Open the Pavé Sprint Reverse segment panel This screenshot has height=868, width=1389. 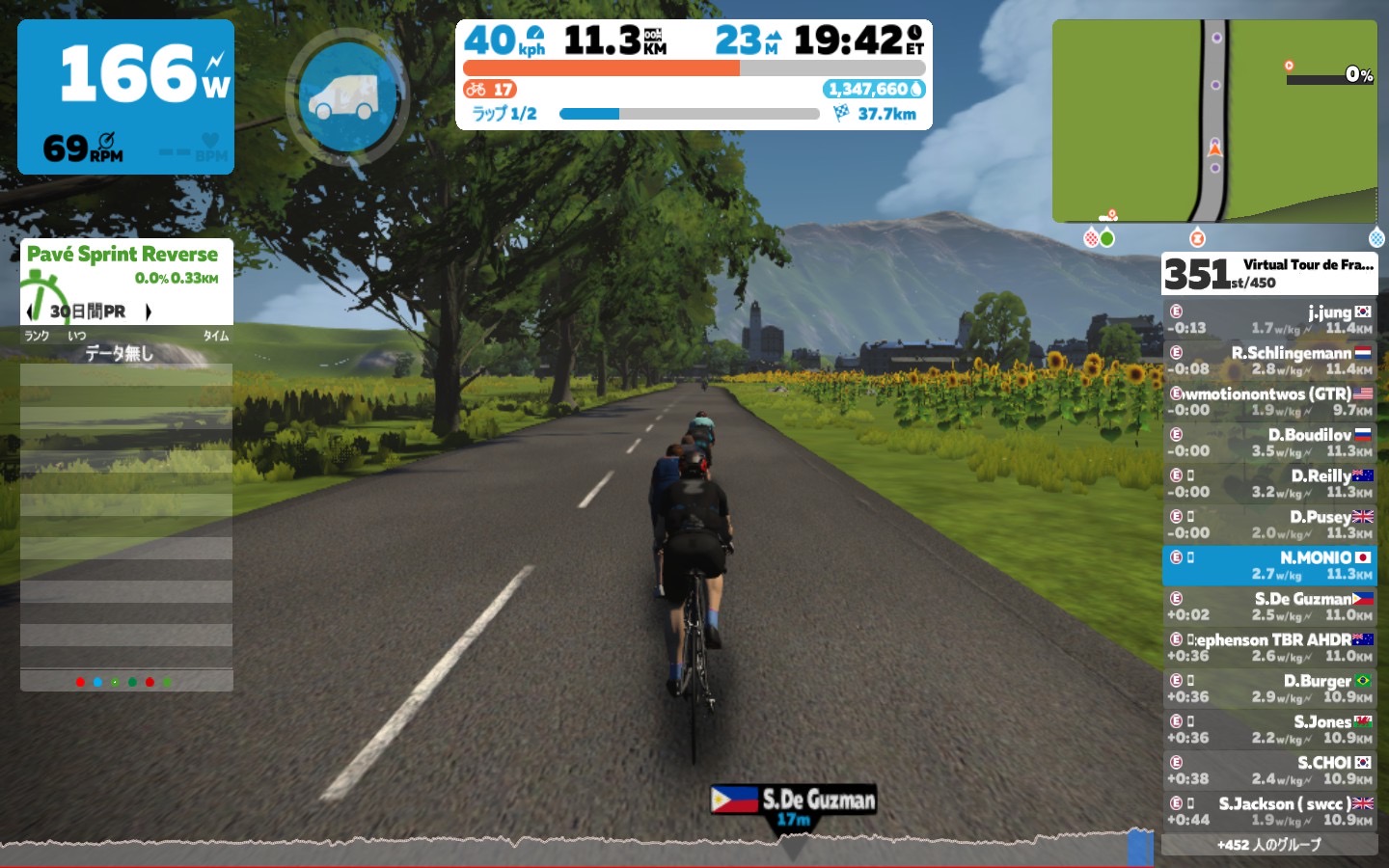tap(123, 255)
